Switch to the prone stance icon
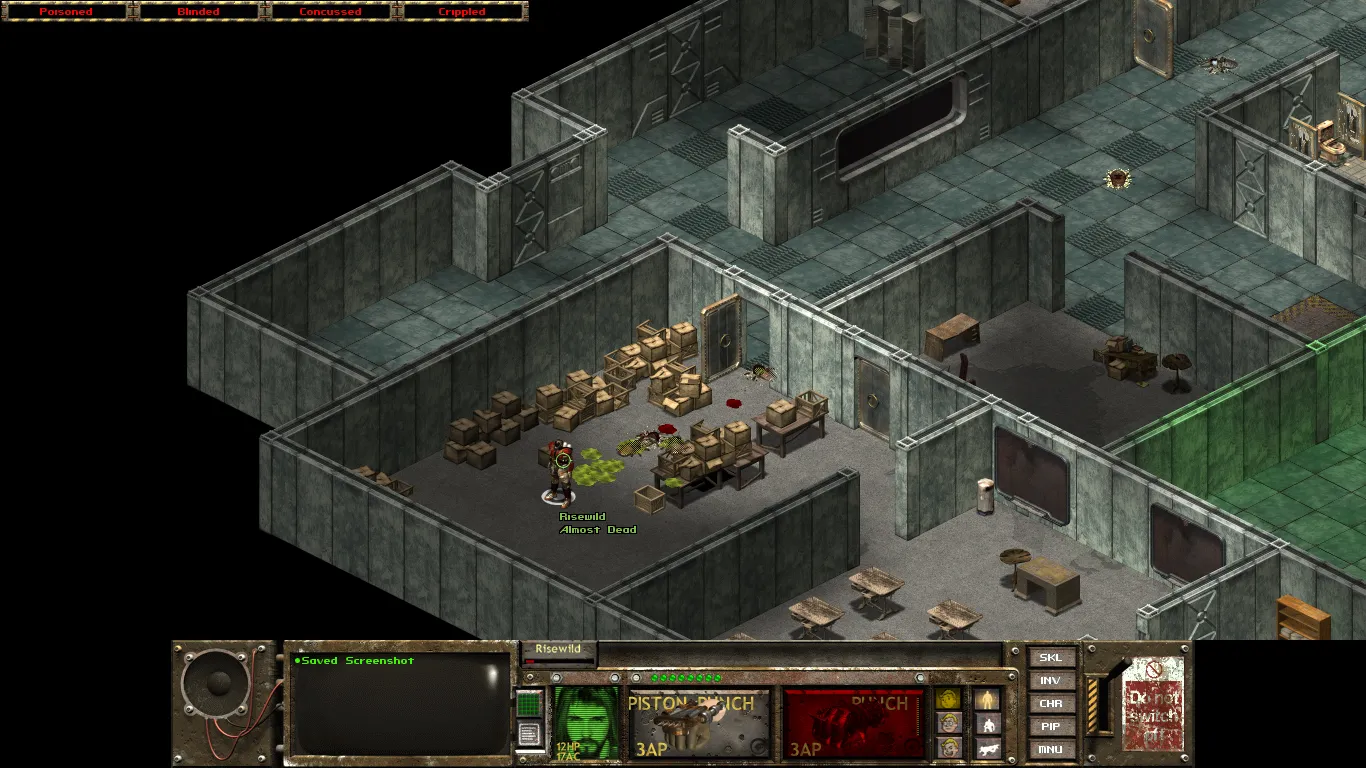Screen dimensions: 1366x768 987,748
